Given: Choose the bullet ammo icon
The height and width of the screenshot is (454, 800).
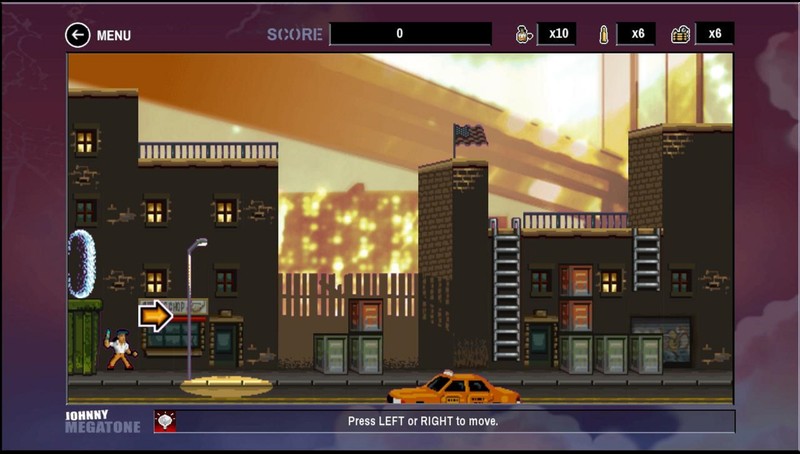Looking at the screenshot, I should pyautogui.click(x=603, y=34).
